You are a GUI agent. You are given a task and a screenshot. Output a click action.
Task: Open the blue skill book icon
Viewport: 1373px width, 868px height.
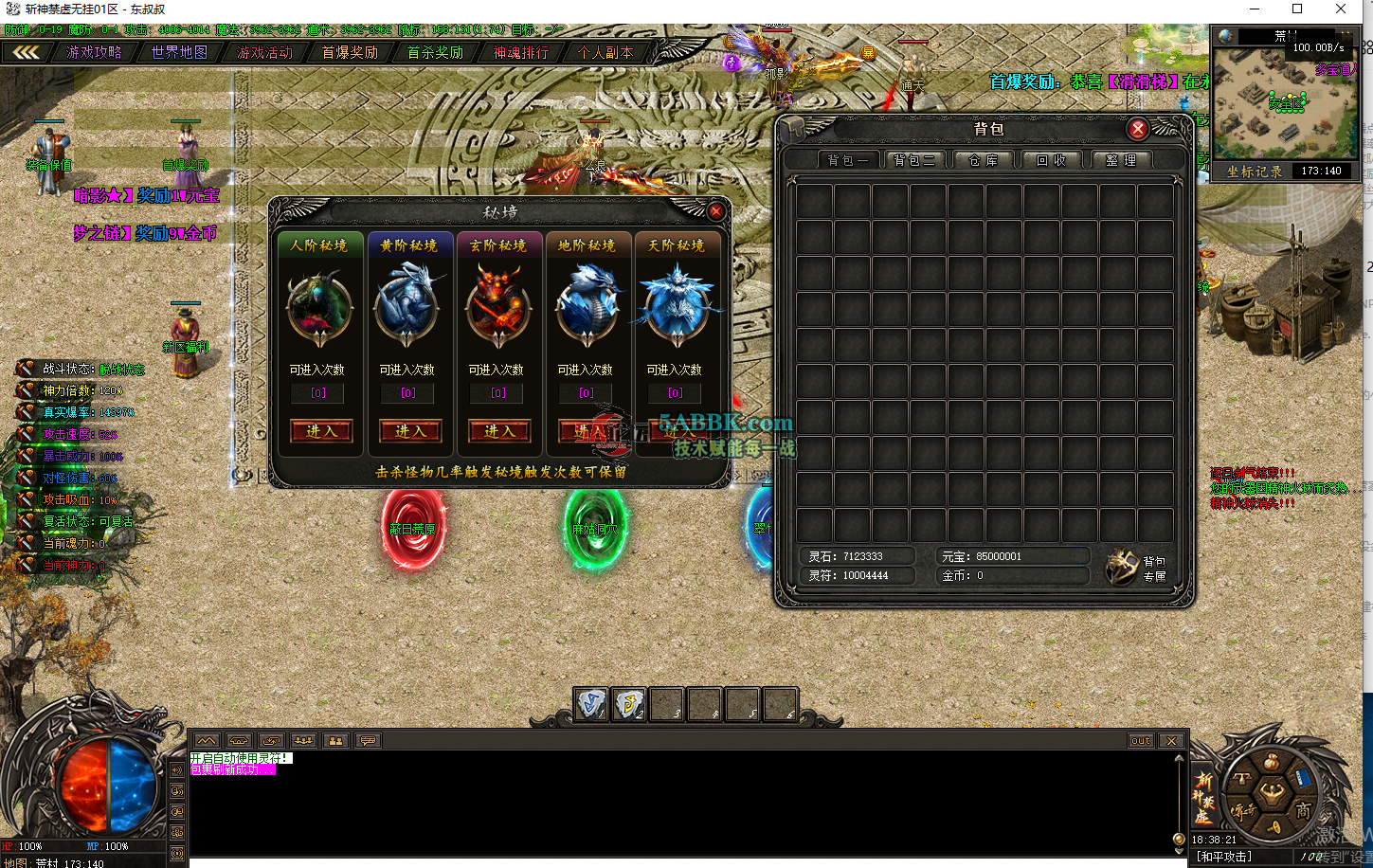(1303, 778)
